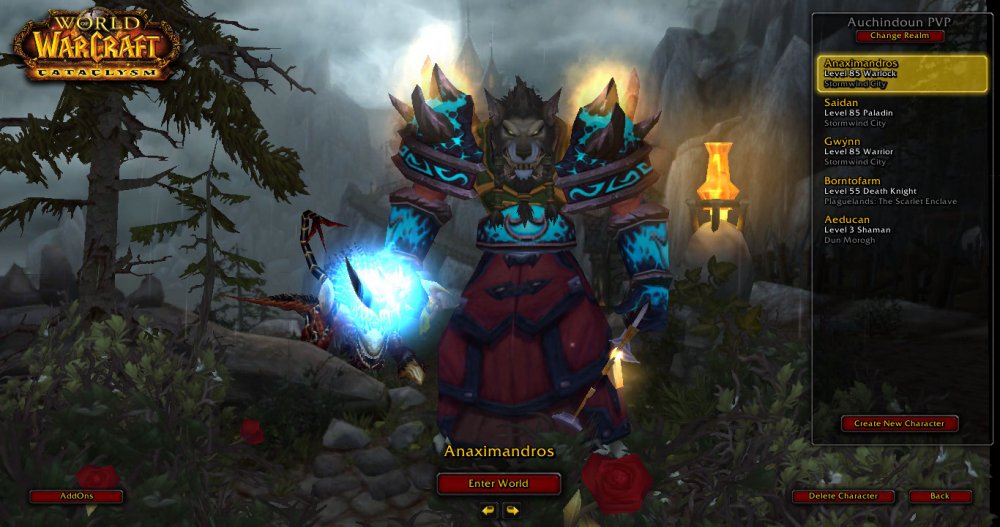The width and height of the screenshot is (1000, 527).
Task: Delete the selected character
Action: [843, 496]
